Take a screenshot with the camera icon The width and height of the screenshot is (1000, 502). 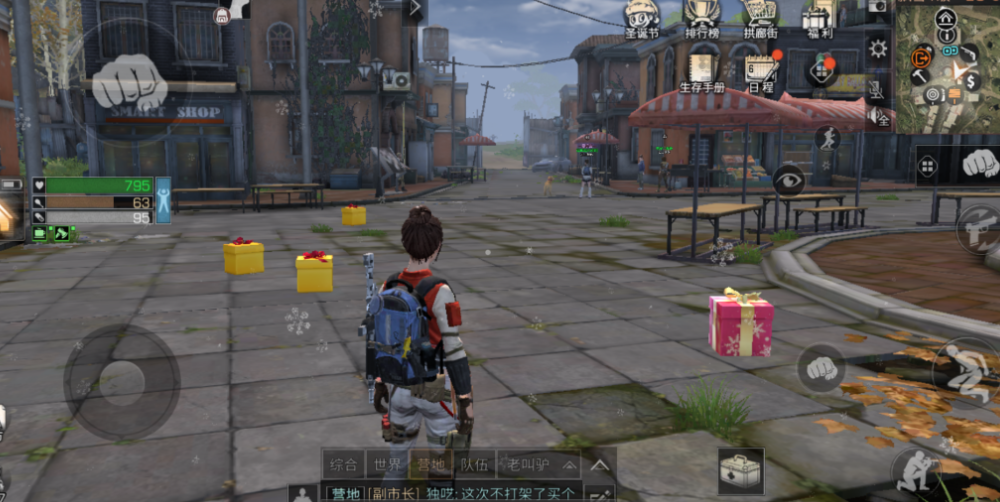click(x=878, y=7)
